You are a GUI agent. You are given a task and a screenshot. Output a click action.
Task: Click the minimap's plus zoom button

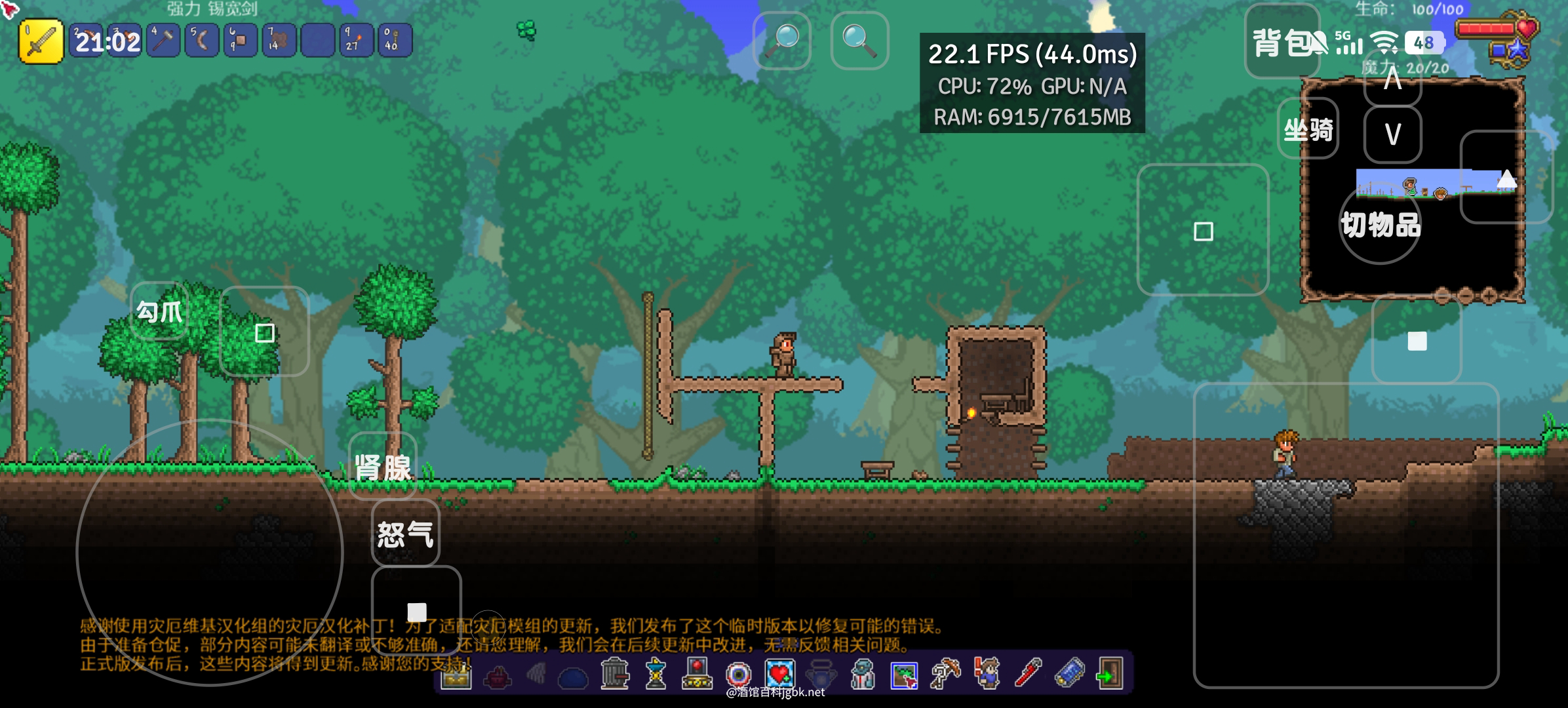pos(1488,296)
